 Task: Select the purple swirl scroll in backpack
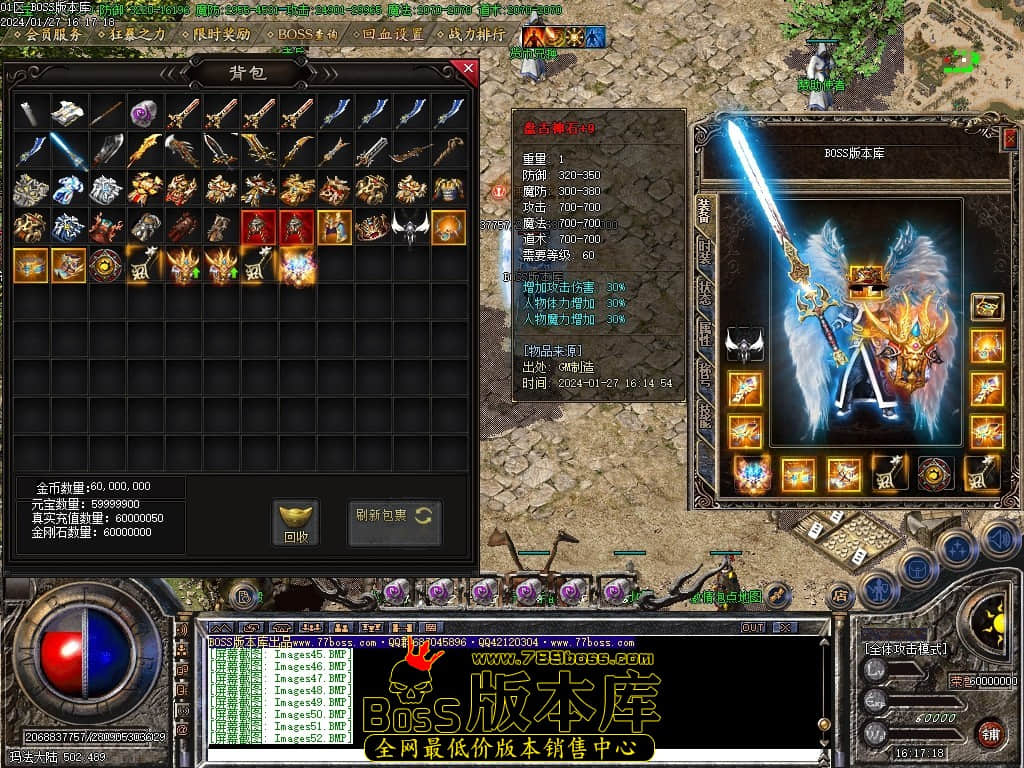144,113
